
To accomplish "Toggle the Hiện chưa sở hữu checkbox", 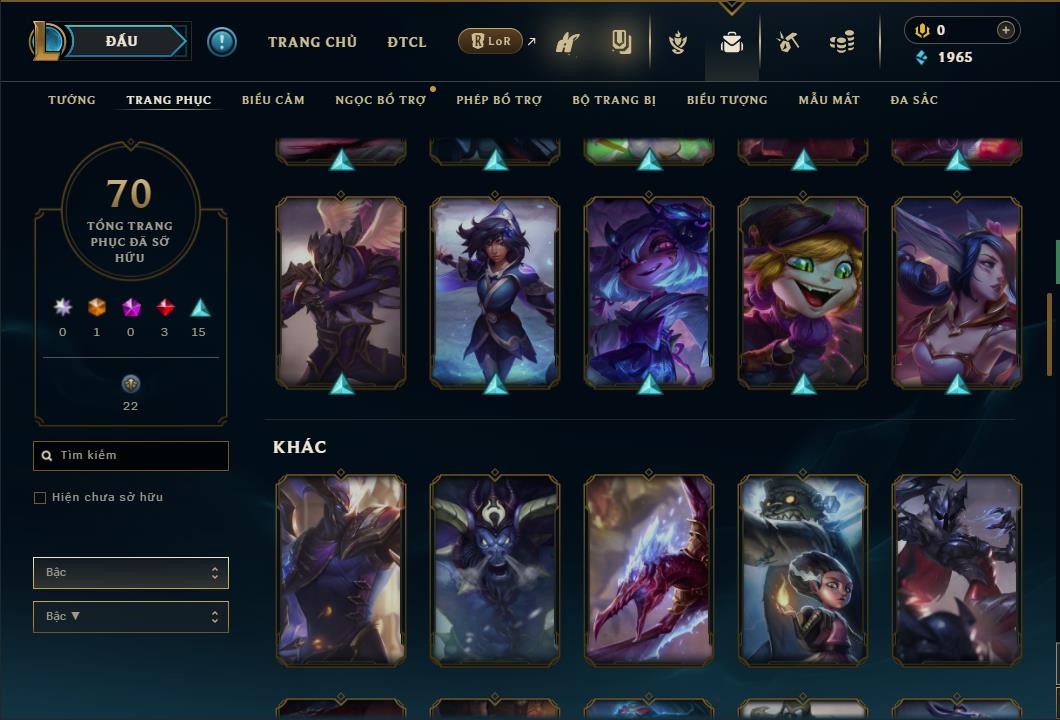I will point(40,498).
